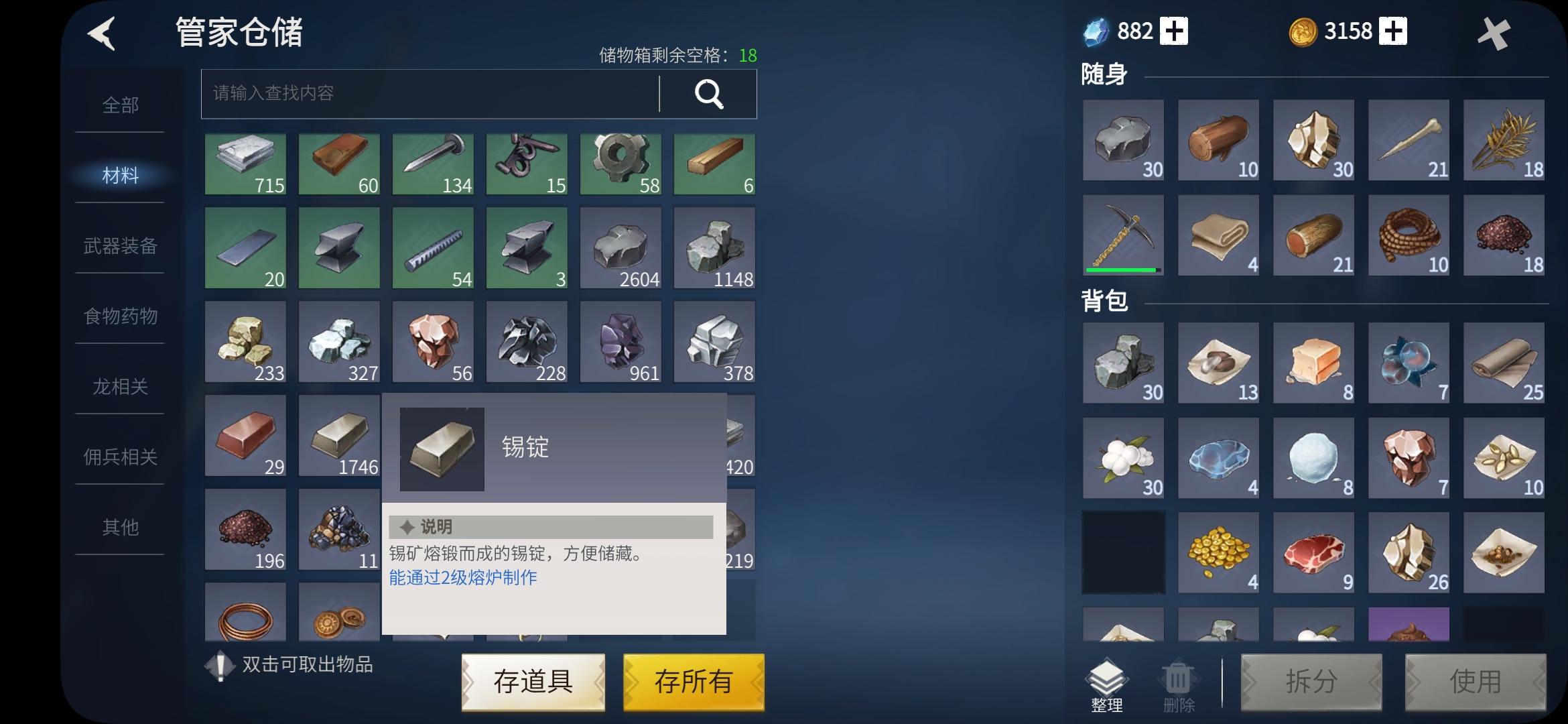Open the 武器装备 category

tap(119, 246)
